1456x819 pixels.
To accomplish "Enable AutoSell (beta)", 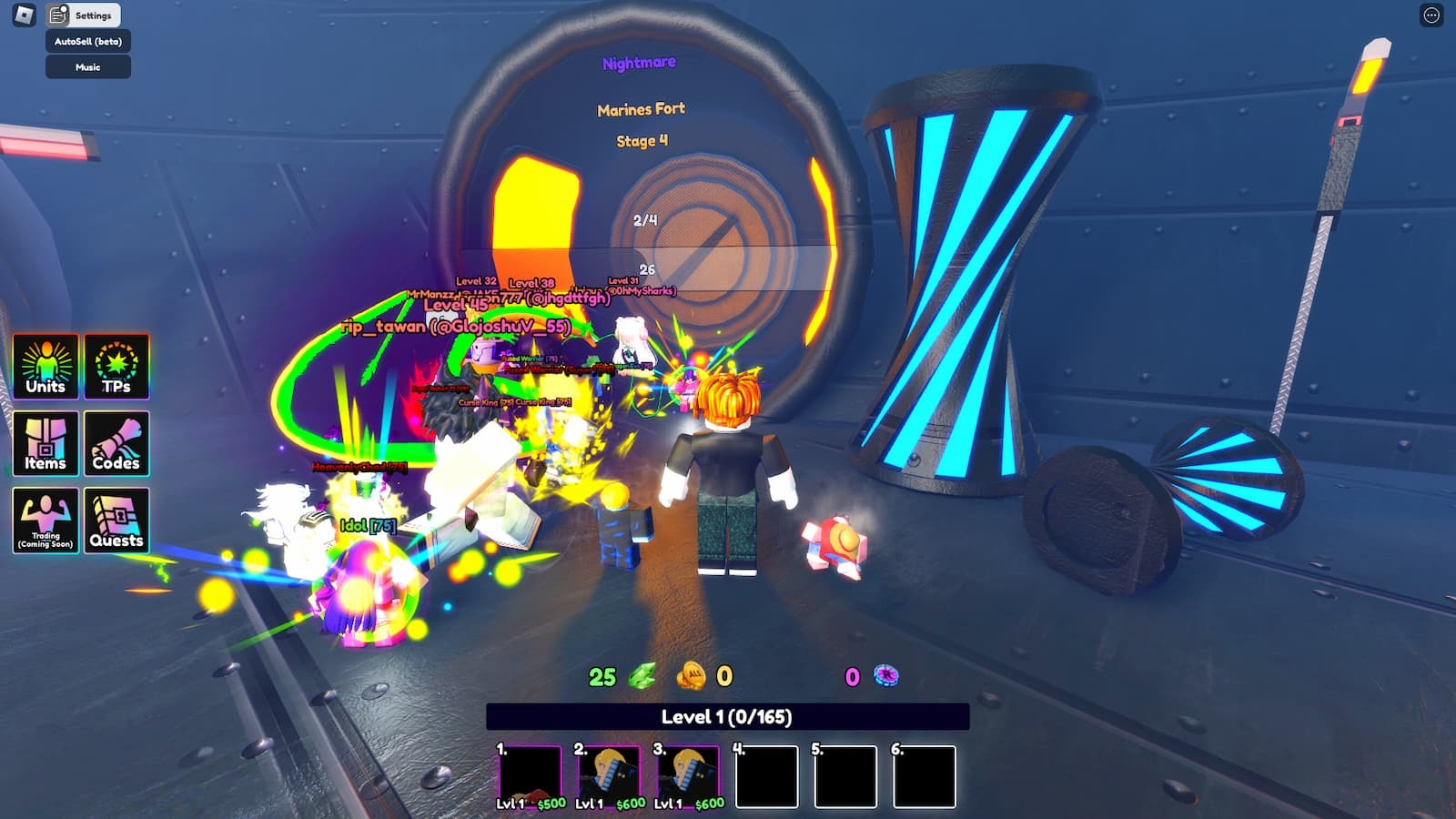I will coord(88,41).
